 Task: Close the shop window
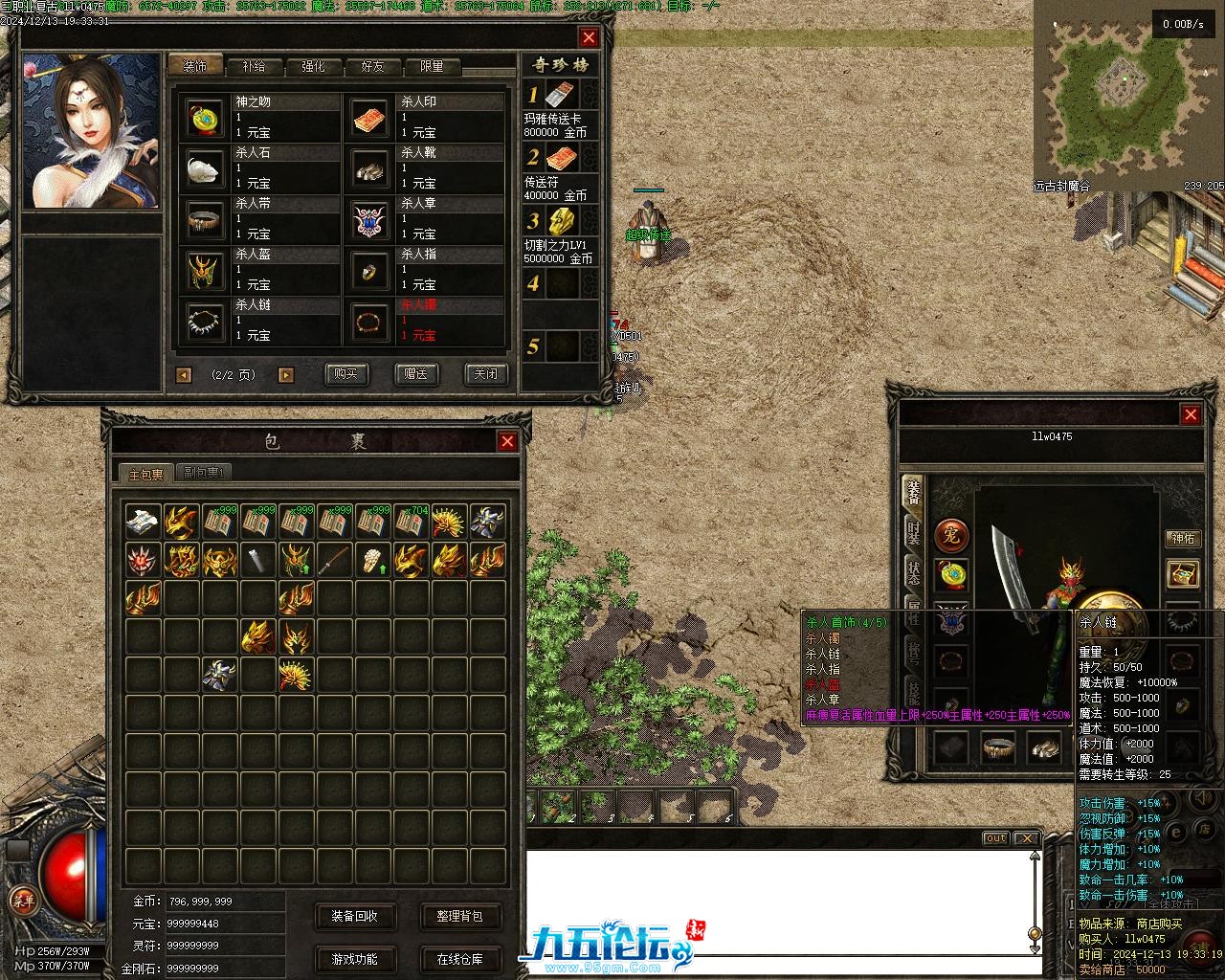589,37
